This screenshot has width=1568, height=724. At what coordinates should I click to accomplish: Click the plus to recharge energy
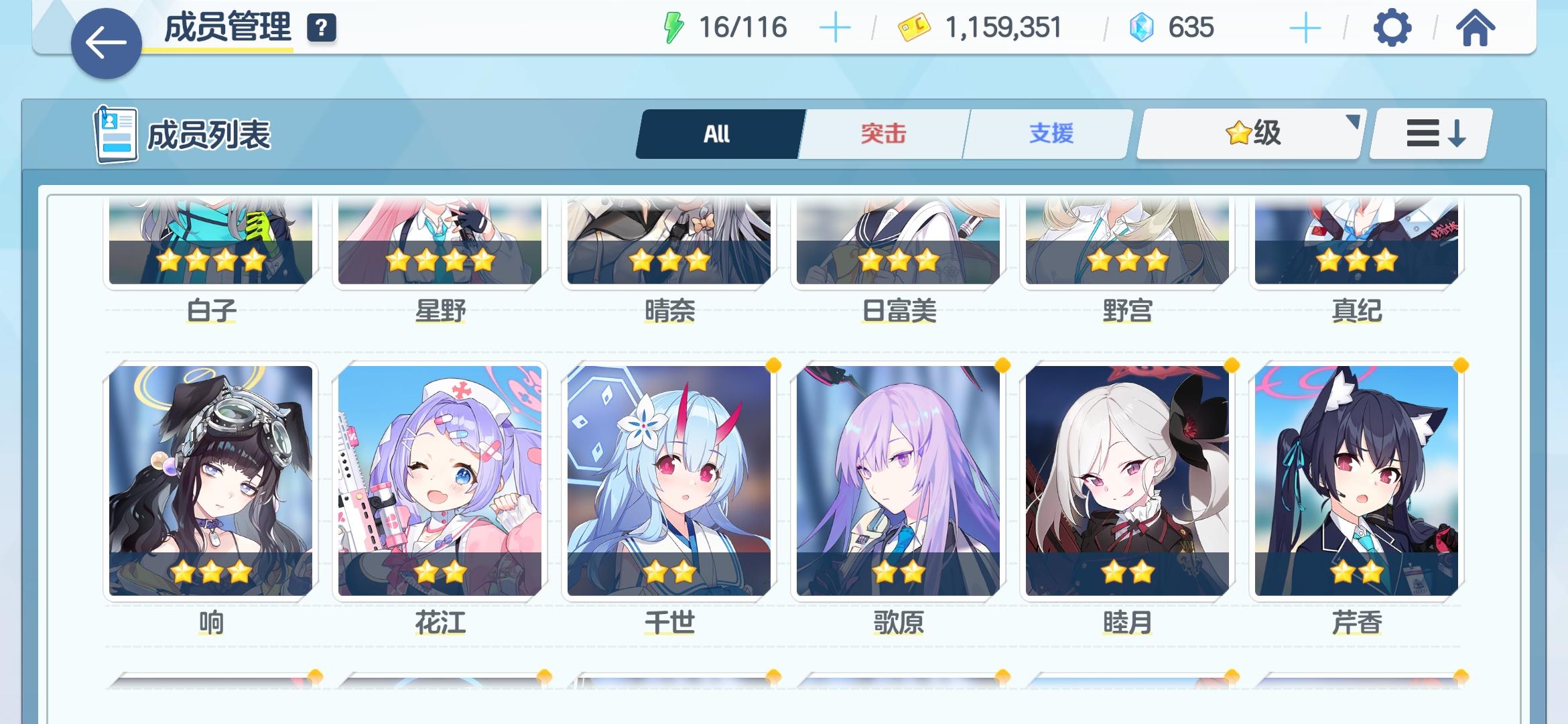[x=834, y=27]
